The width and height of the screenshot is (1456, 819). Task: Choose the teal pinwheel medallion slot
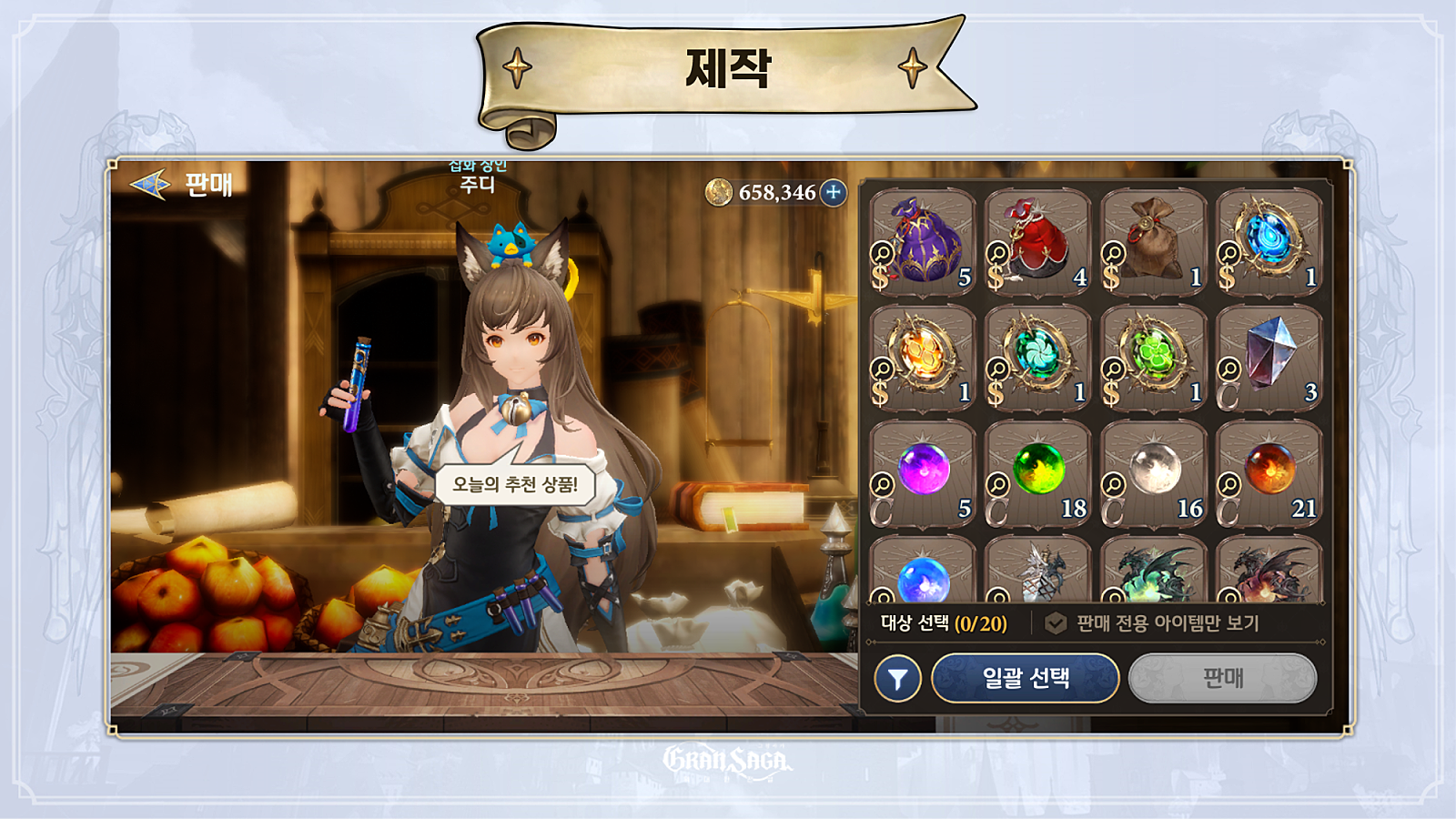click(x=1038, y=358)
